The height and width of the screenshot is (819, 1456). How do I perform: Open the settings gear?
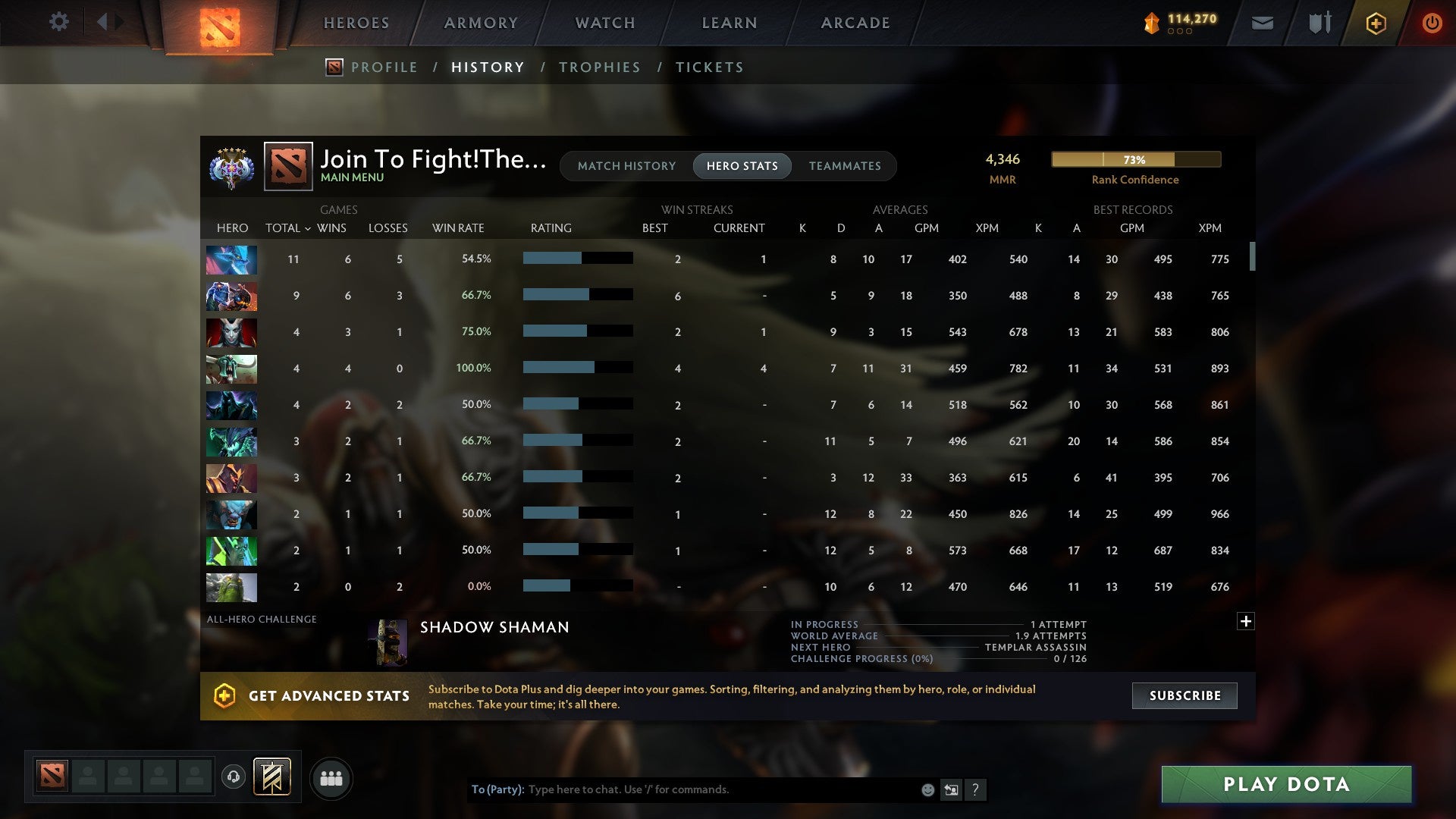point(59,22)
